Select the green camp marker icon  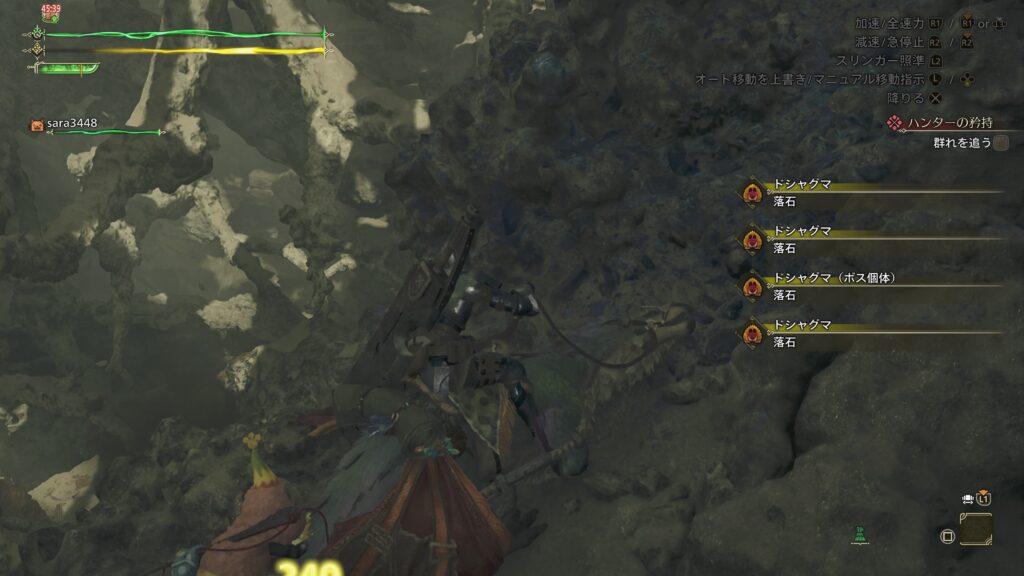859,534
